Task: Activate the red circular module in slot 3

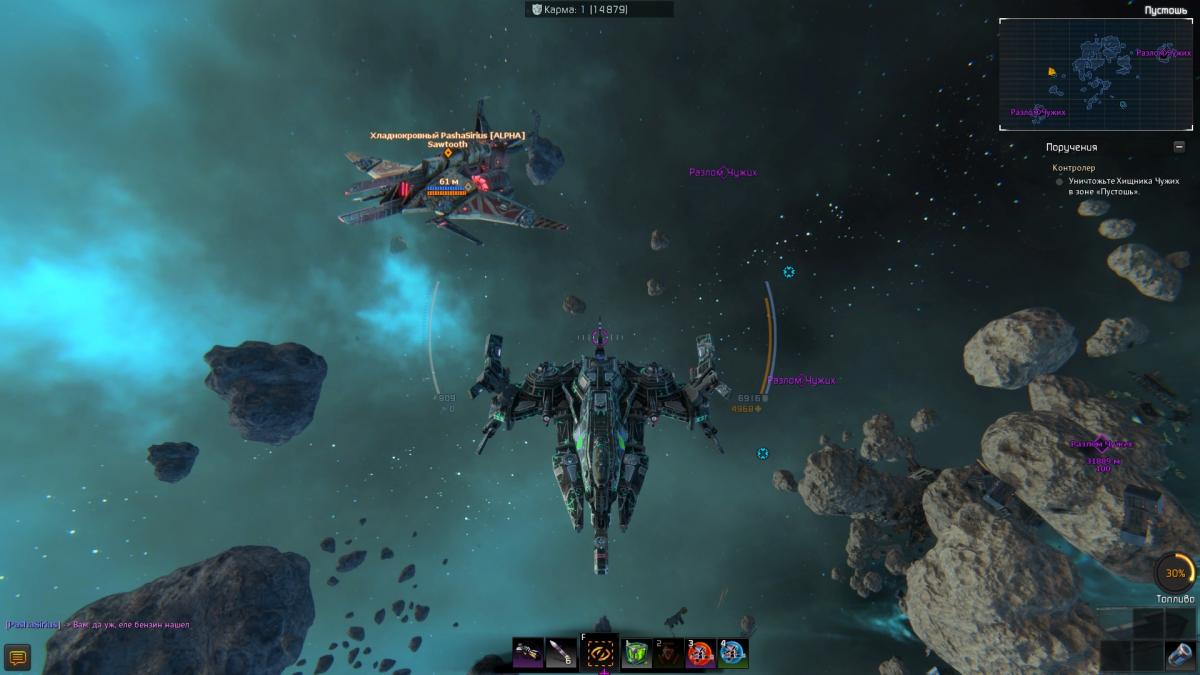Action: [x=699, y=653]
